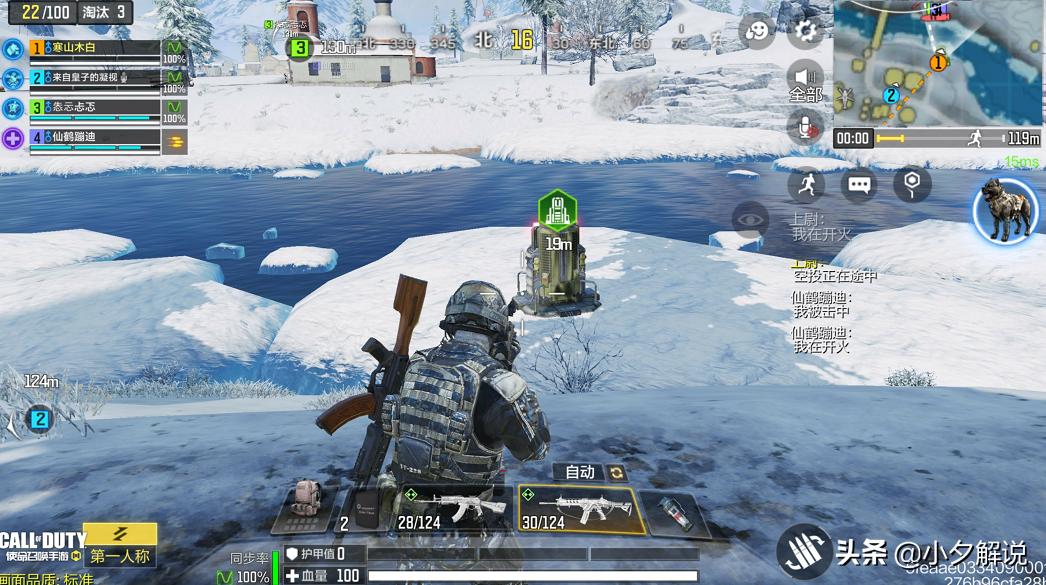Click the fire mode switch arrows button
The height and width of the screenshot is (585, 1046).
(x=617, y=472)
